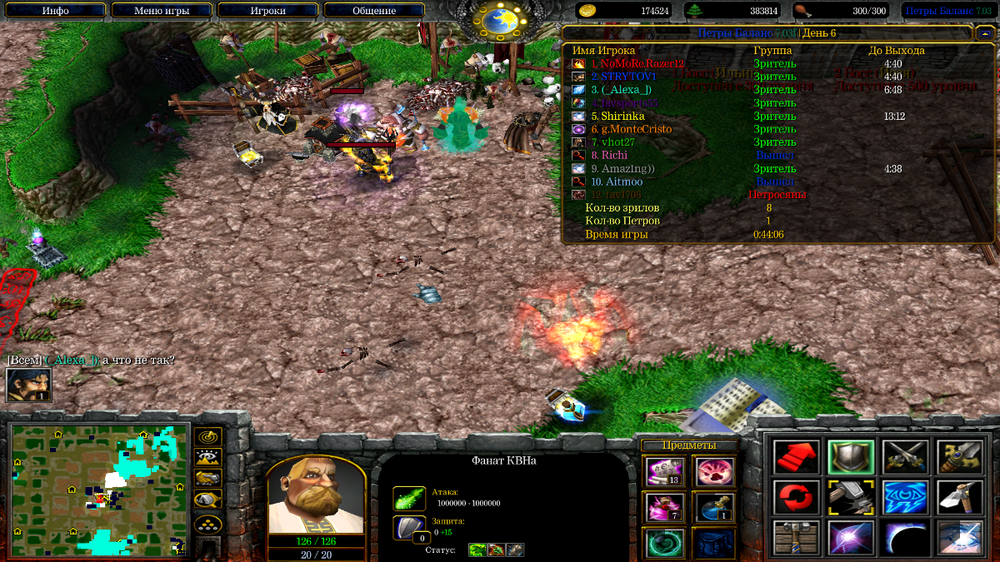Click the Фанат КВНа hero portrait
This screenshot has height=562, width=1000.
point(315,497)
